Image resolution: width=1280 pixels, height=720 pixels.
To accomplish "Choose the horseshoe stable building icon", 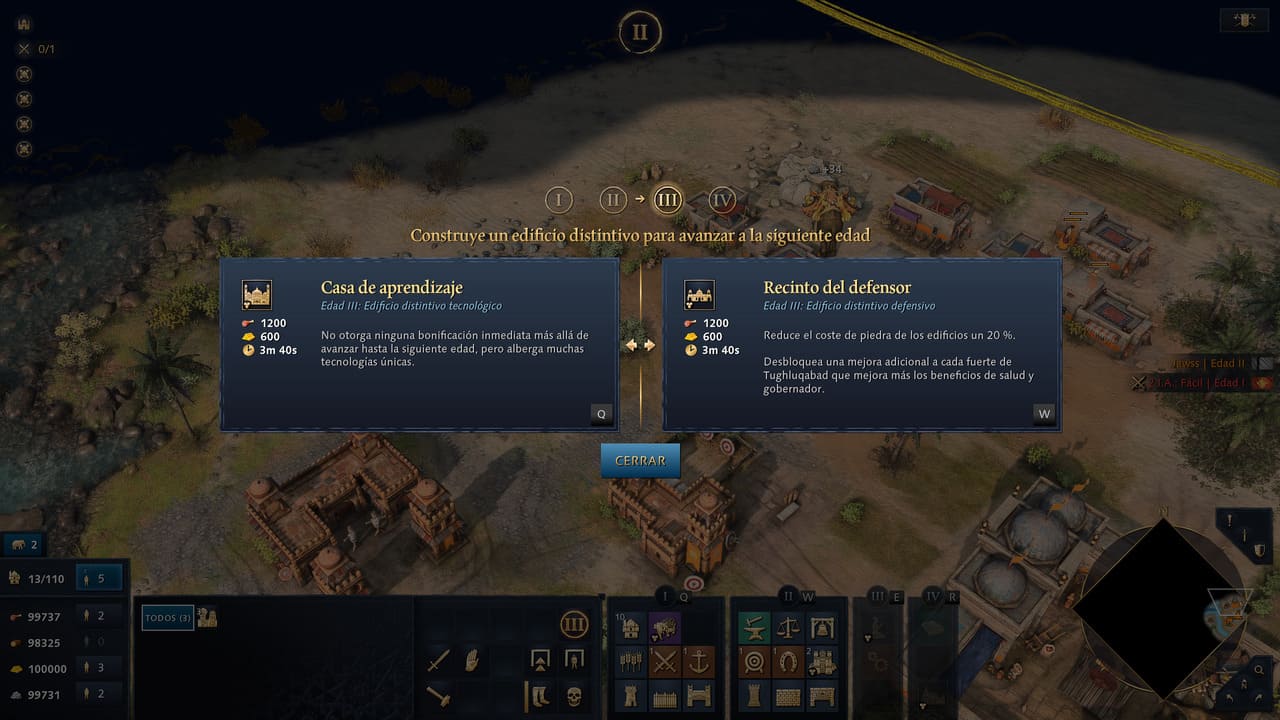I will tap(788, 661).
